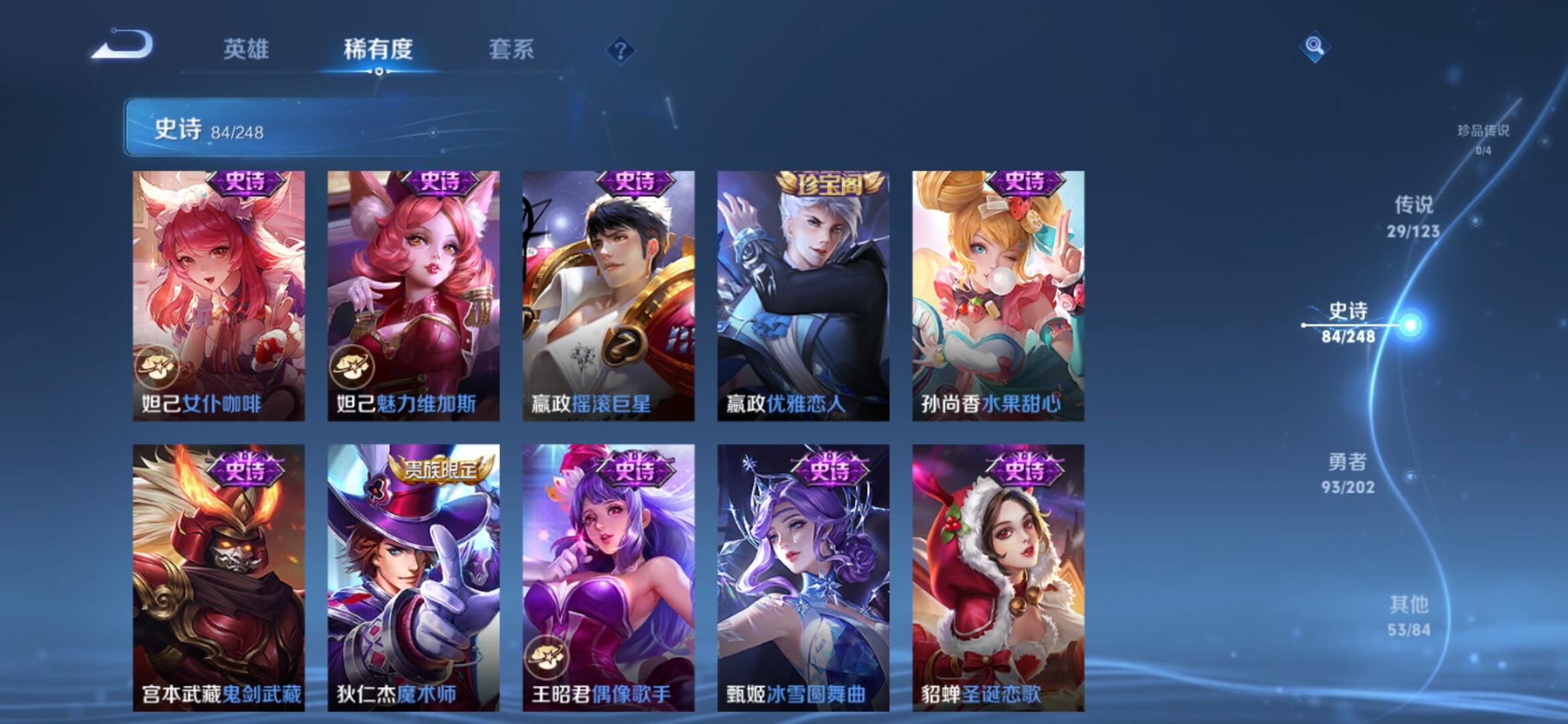
Task: Choose the 貂蝉圣诞恋歌 skin card
Action: point(998,577)
